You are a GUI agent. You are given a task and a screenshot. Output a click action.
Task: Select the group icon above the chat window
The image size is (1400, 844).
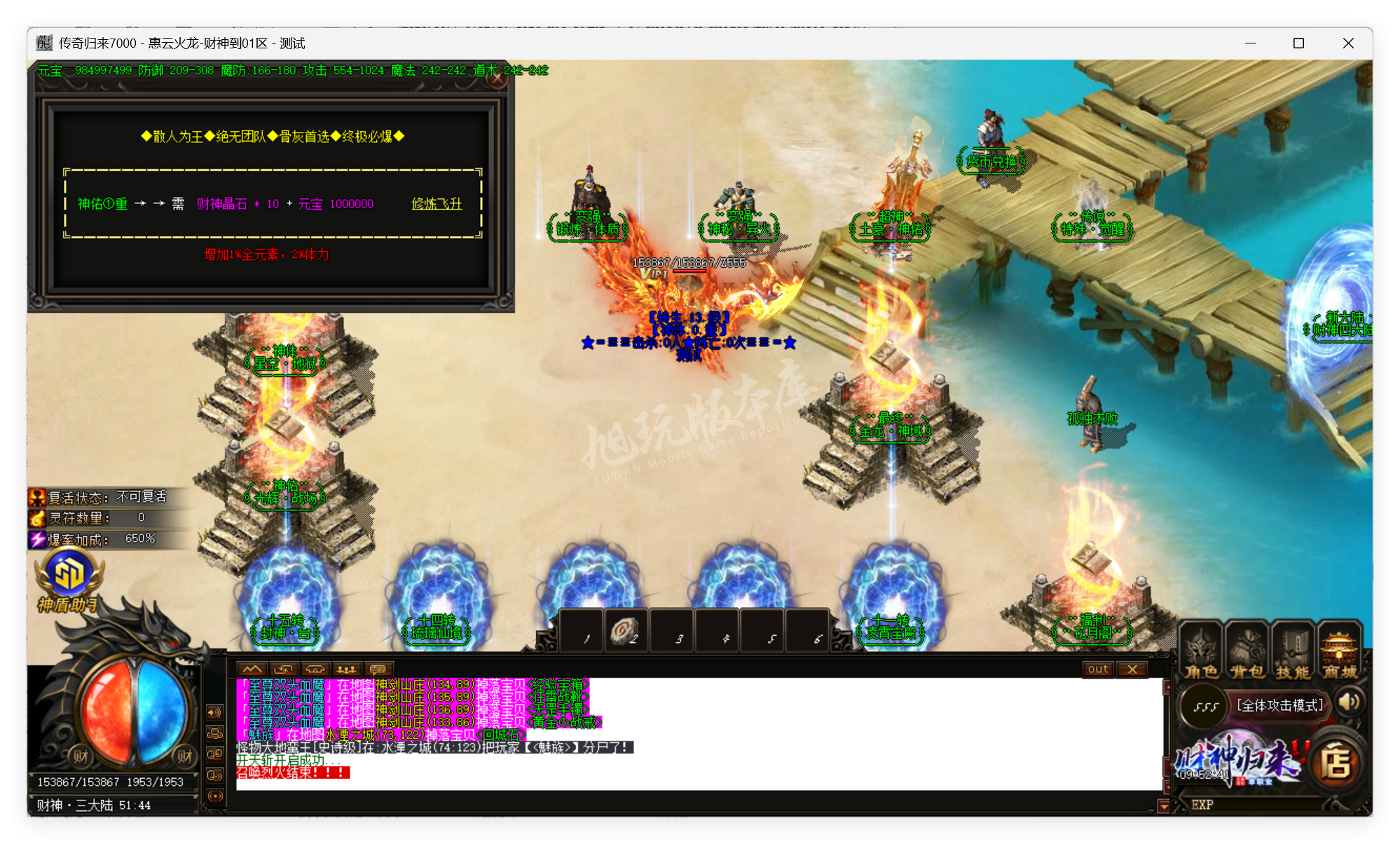pyautogui.click(x=347, y=668)
